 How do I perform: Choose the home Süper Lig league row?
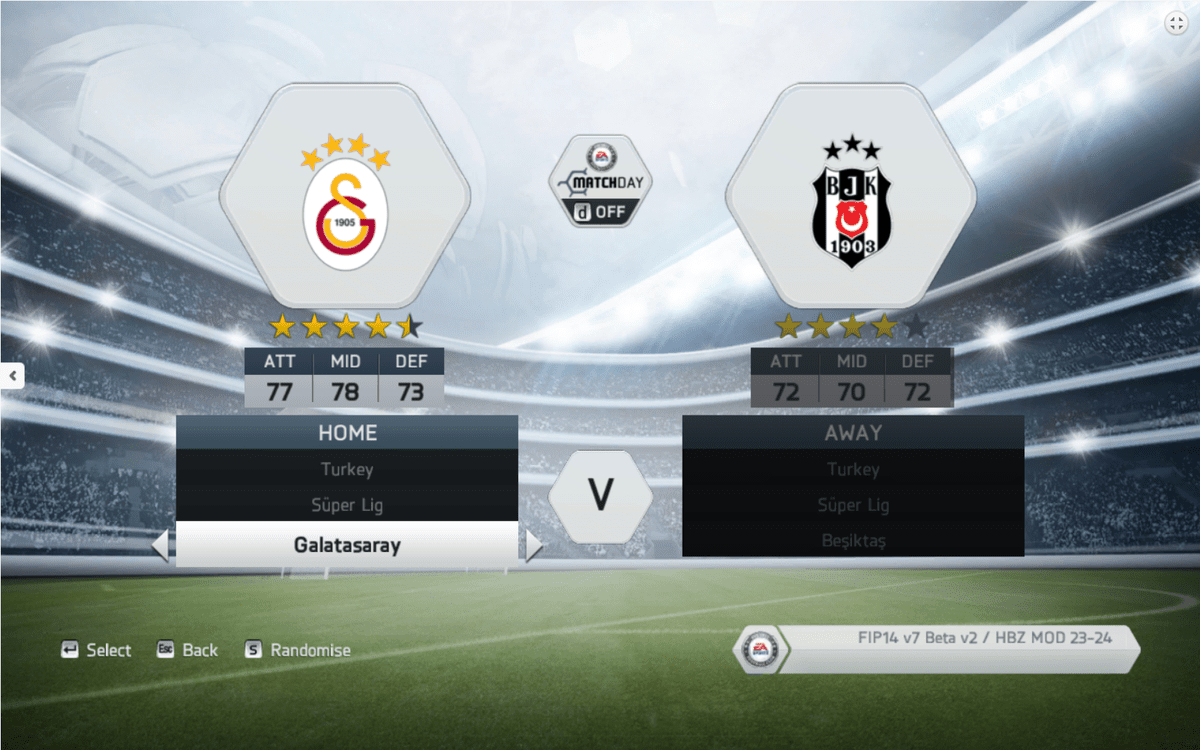point(347,505)
